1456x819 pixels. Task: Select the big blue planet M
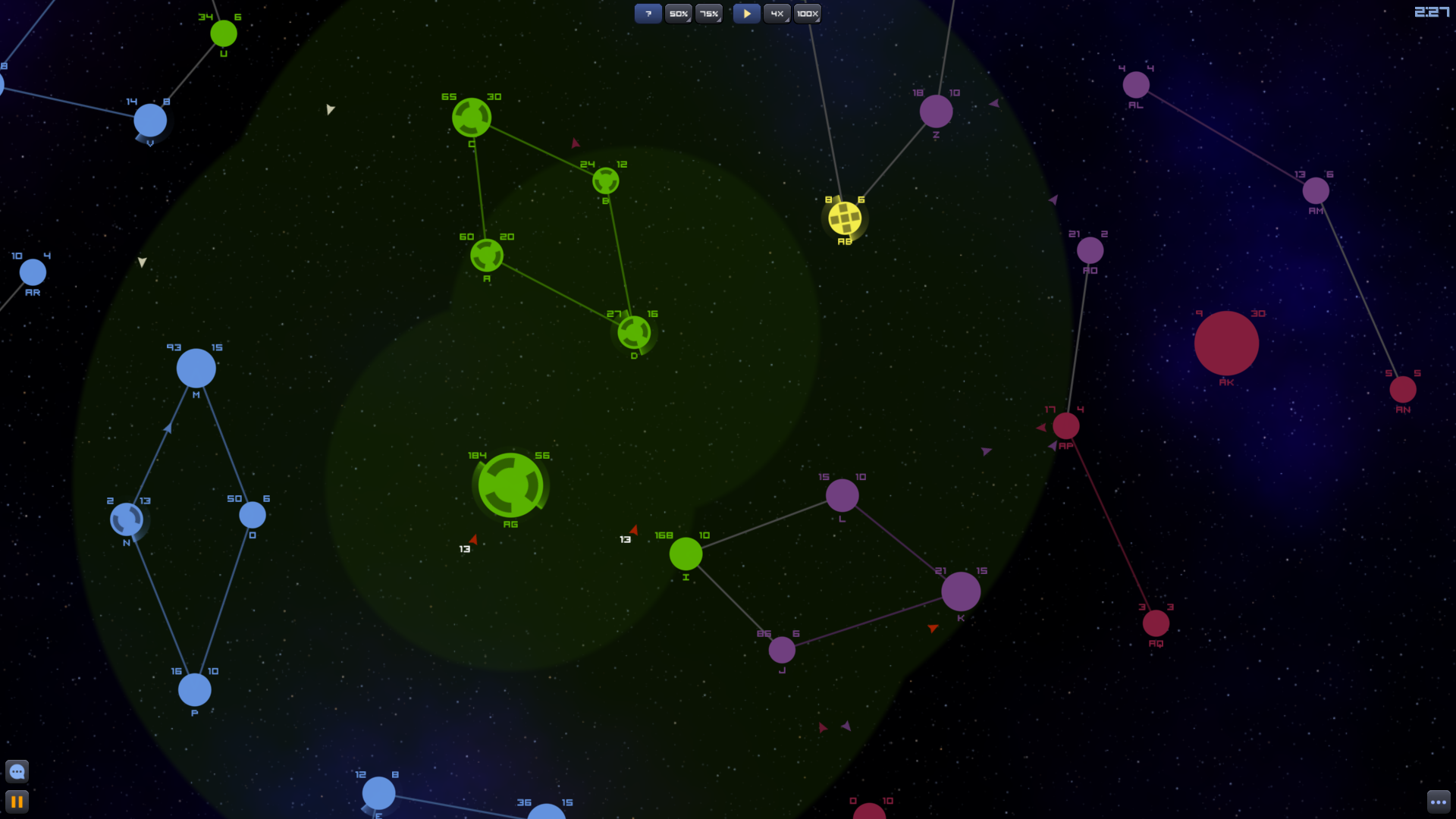pyautogui.click(x=196, y=369)
